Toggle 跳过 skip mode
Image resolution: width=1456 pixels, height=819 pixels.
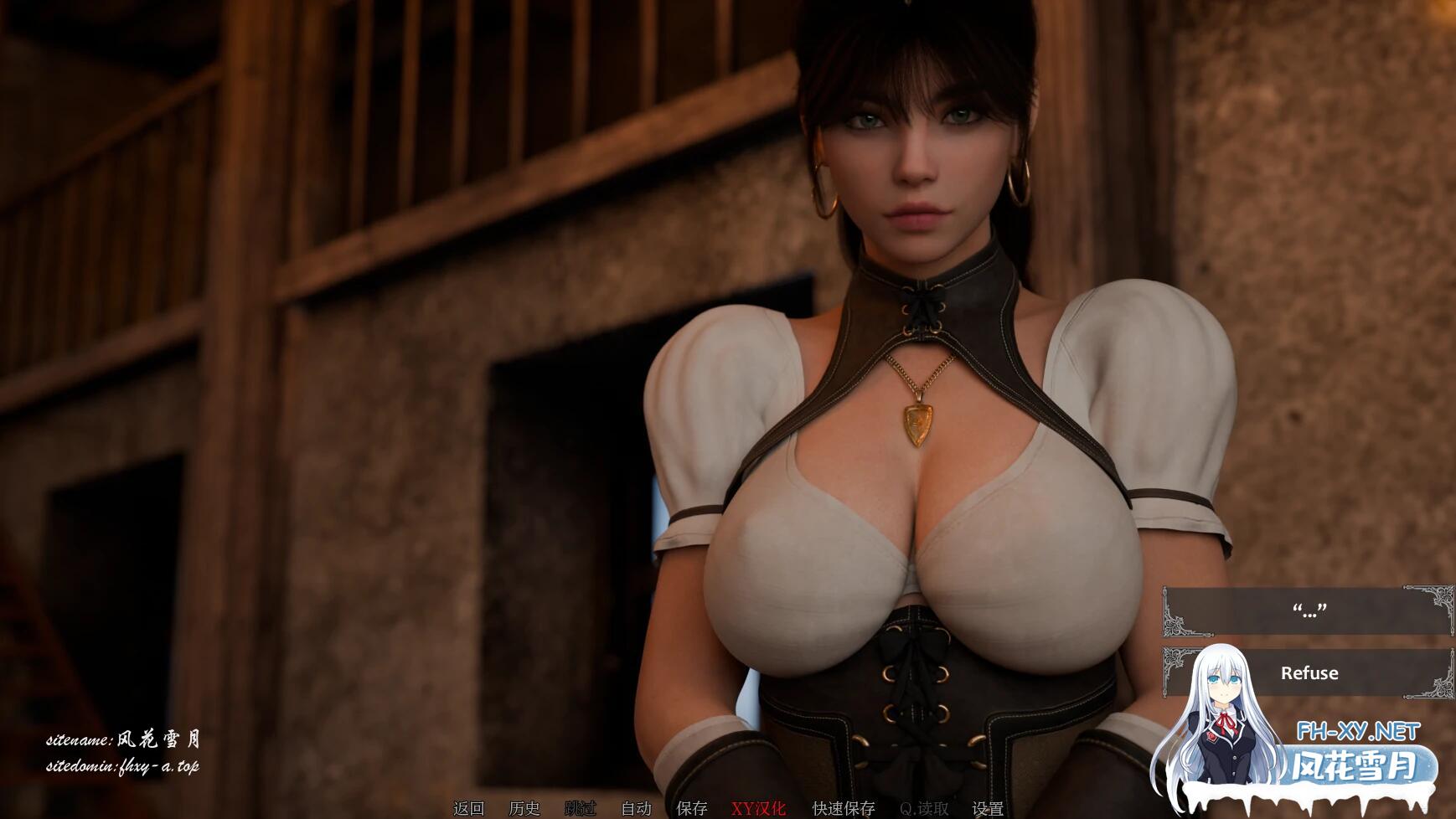click(x=581, y=808)
